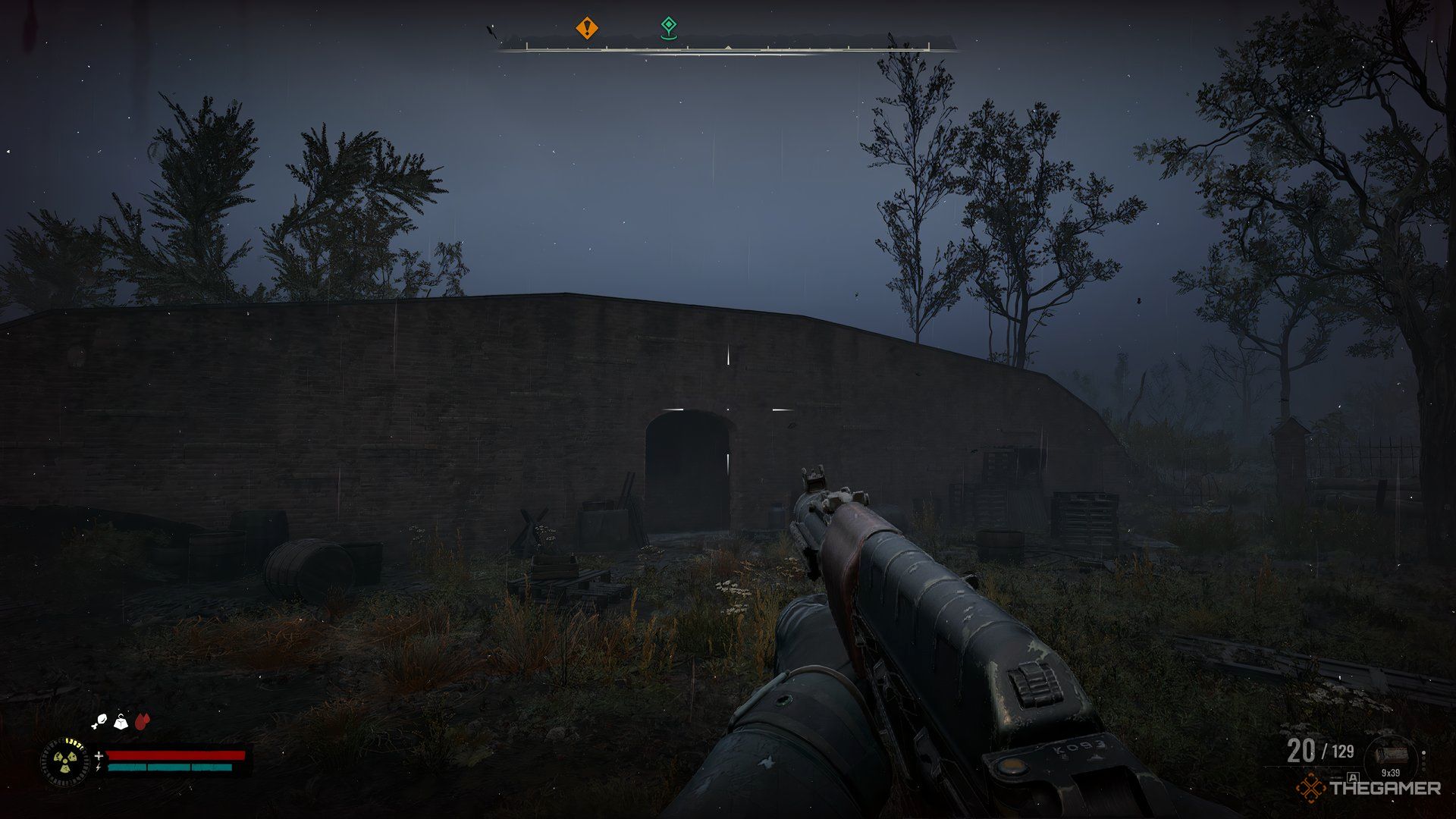
Task: Select the red bleeding droplets icon
Action: (x=142, y=721)
